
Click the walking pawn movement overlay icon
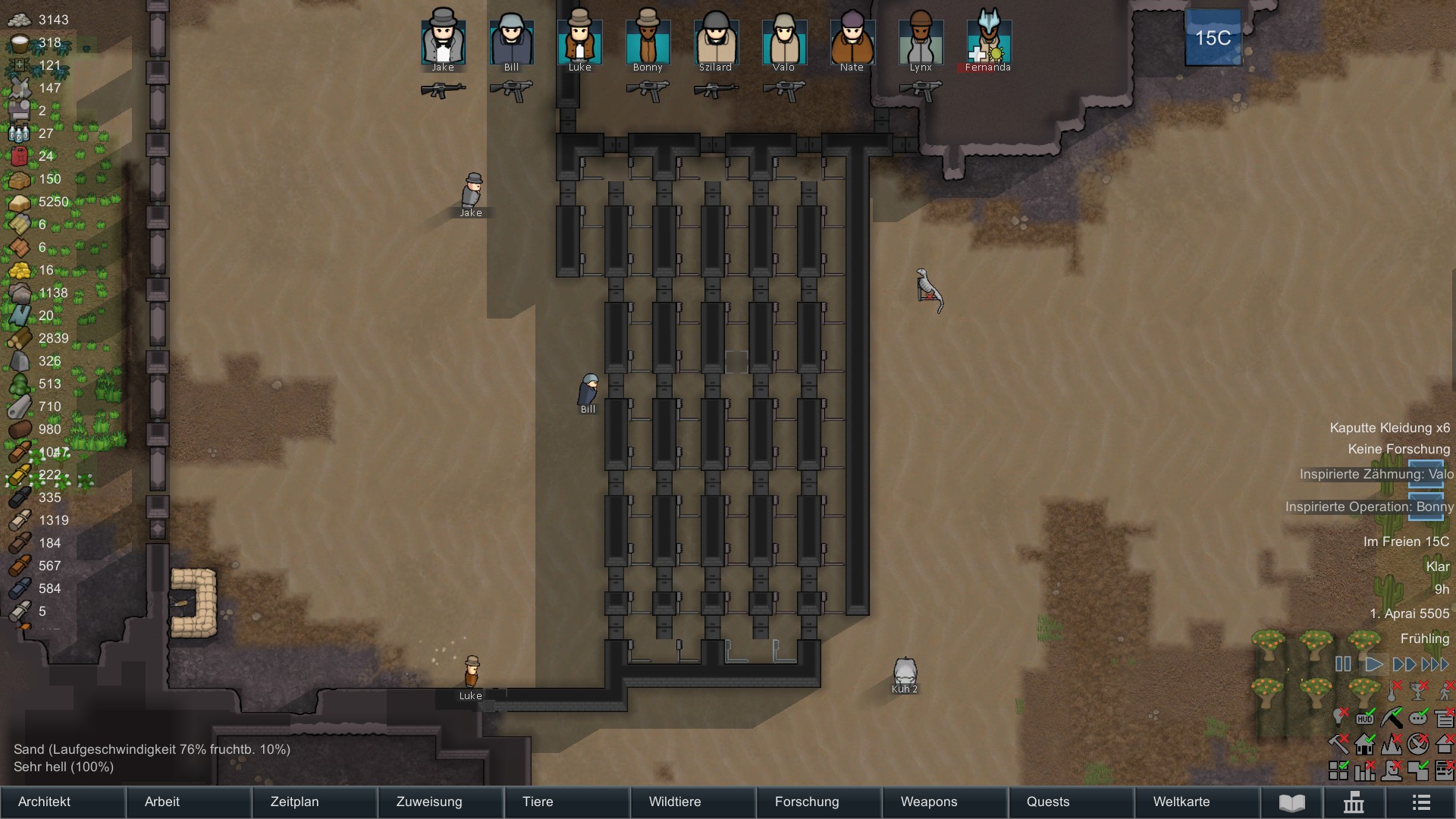(1445, 694)
